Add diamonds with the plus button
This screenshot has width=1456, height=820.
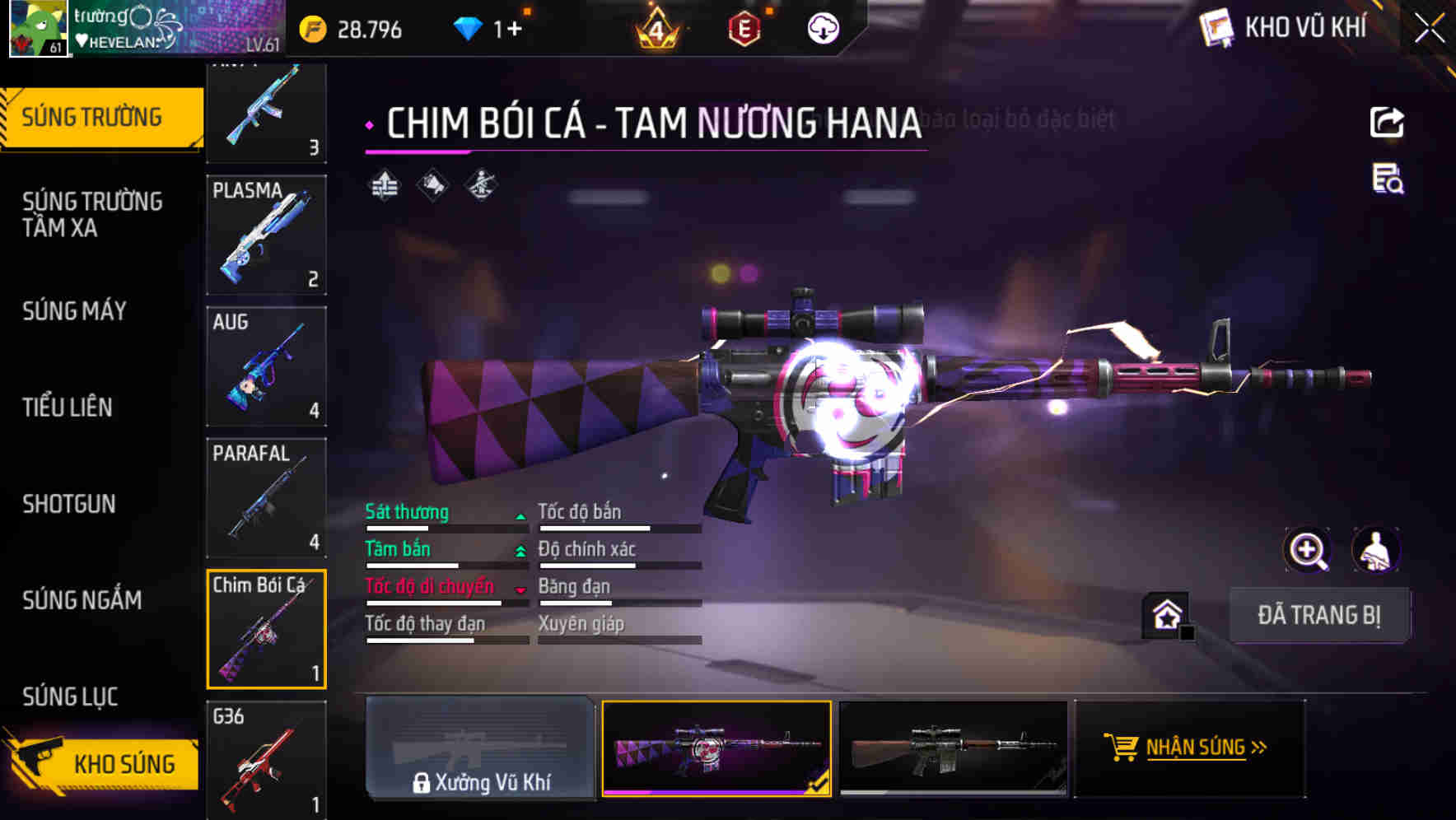tap(514, 30)
